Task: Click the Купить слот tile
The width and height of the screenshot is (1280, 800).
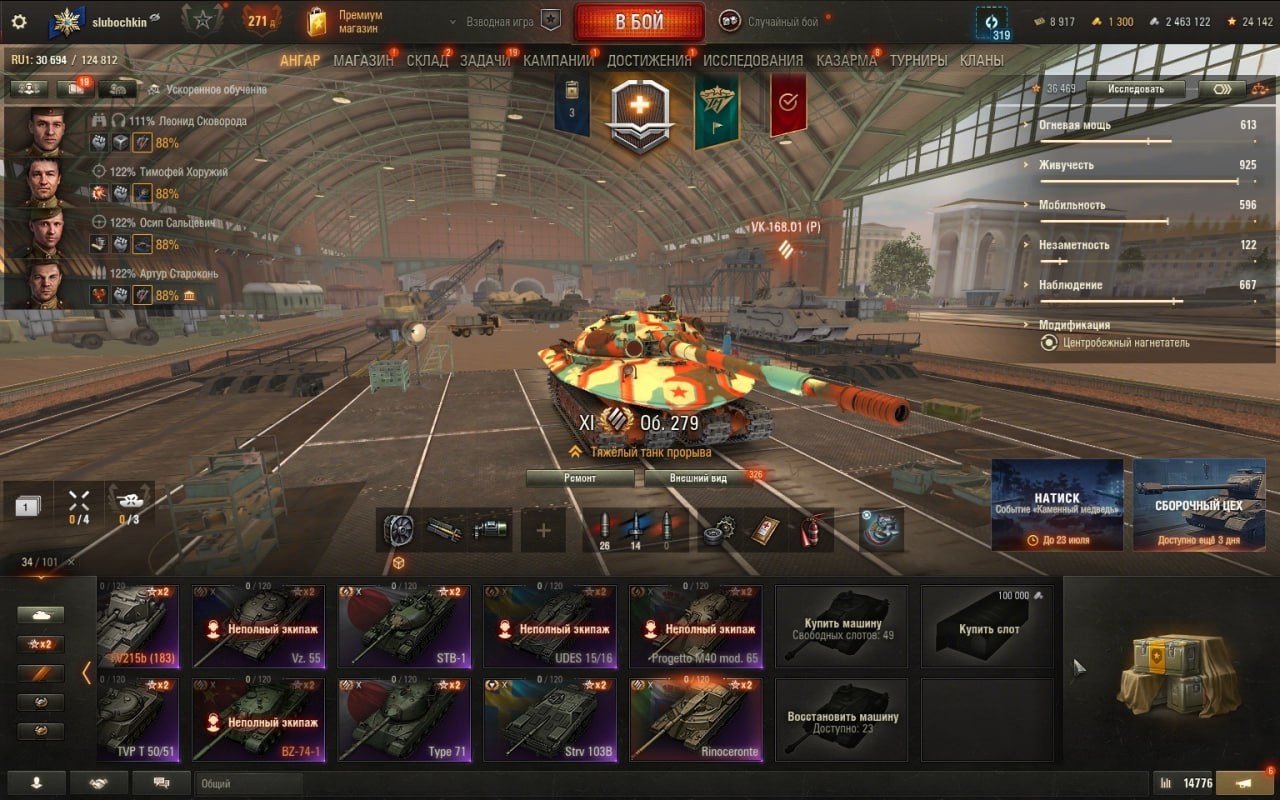Action: 988,627
